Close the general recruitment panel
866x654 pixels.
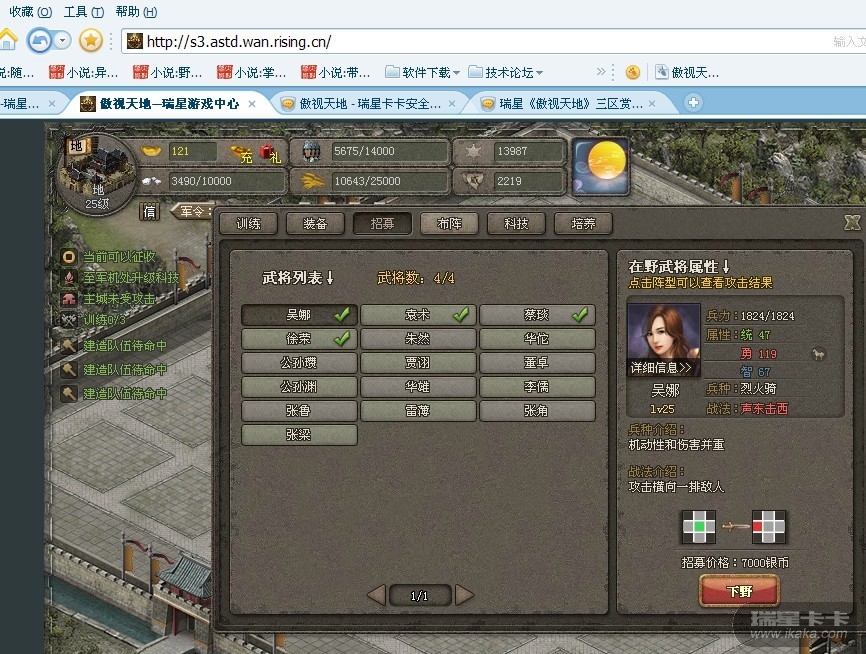pyautogui.click(x=852, y=223)
